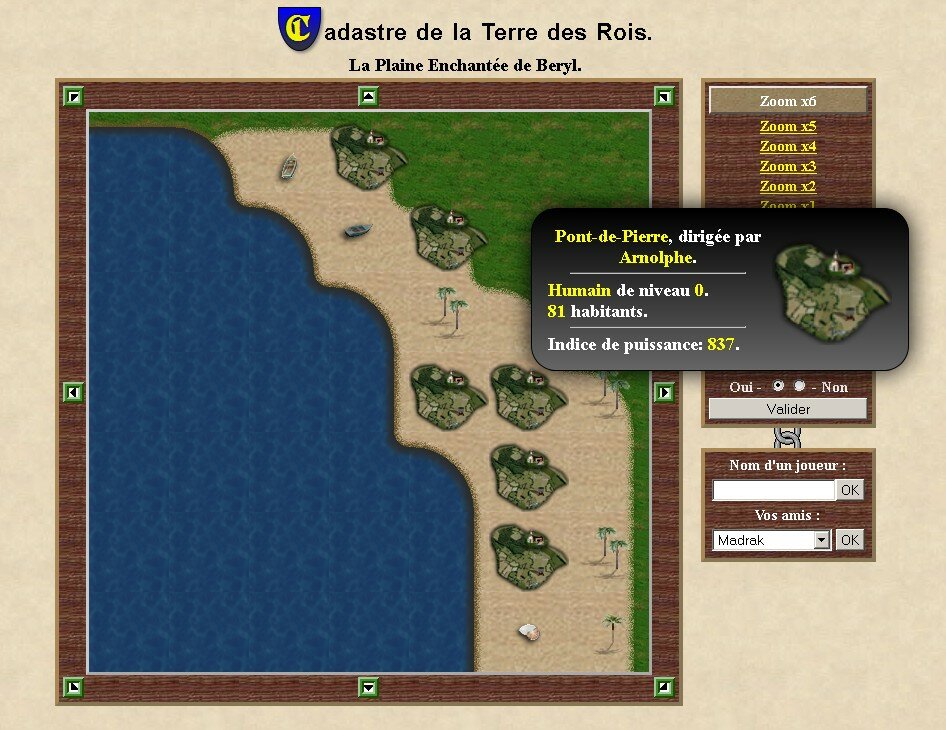Move the map diagonally to the north-east corner
Viewport: 946px width, 730px height.
(x=664, y=96)
